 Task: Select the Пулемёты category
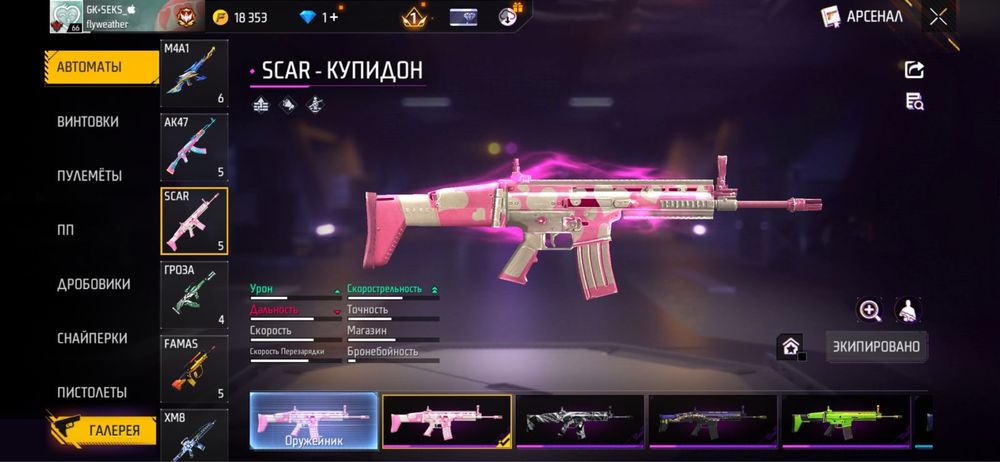click(90, 175)
